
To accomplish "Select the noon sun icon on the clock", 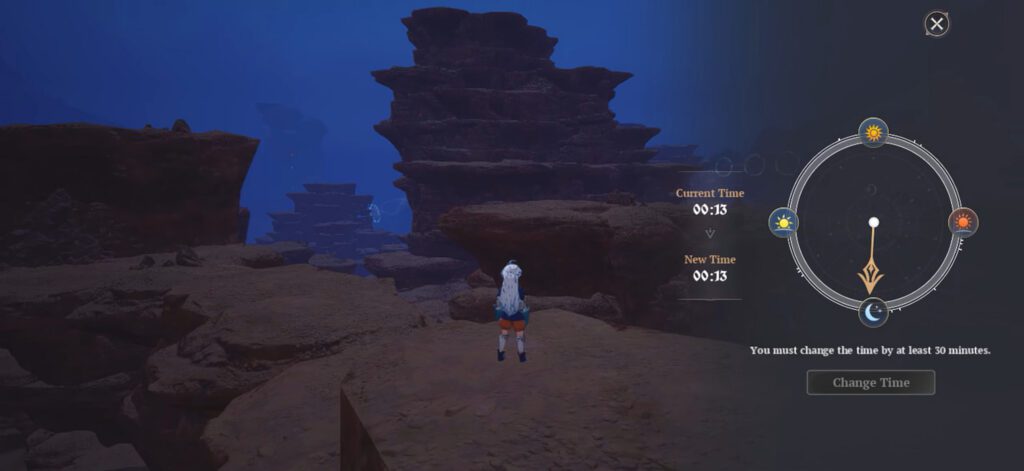I will (873, 132).
